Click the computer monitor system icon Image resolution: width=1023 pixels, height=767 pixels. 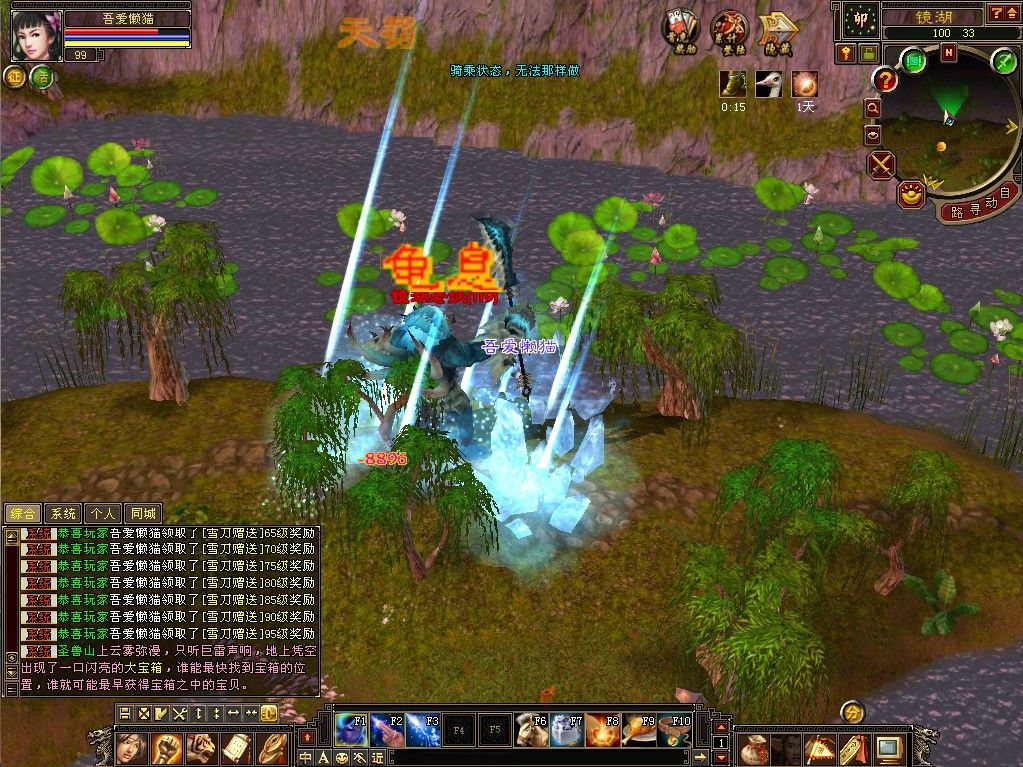(x=888, y=746)
